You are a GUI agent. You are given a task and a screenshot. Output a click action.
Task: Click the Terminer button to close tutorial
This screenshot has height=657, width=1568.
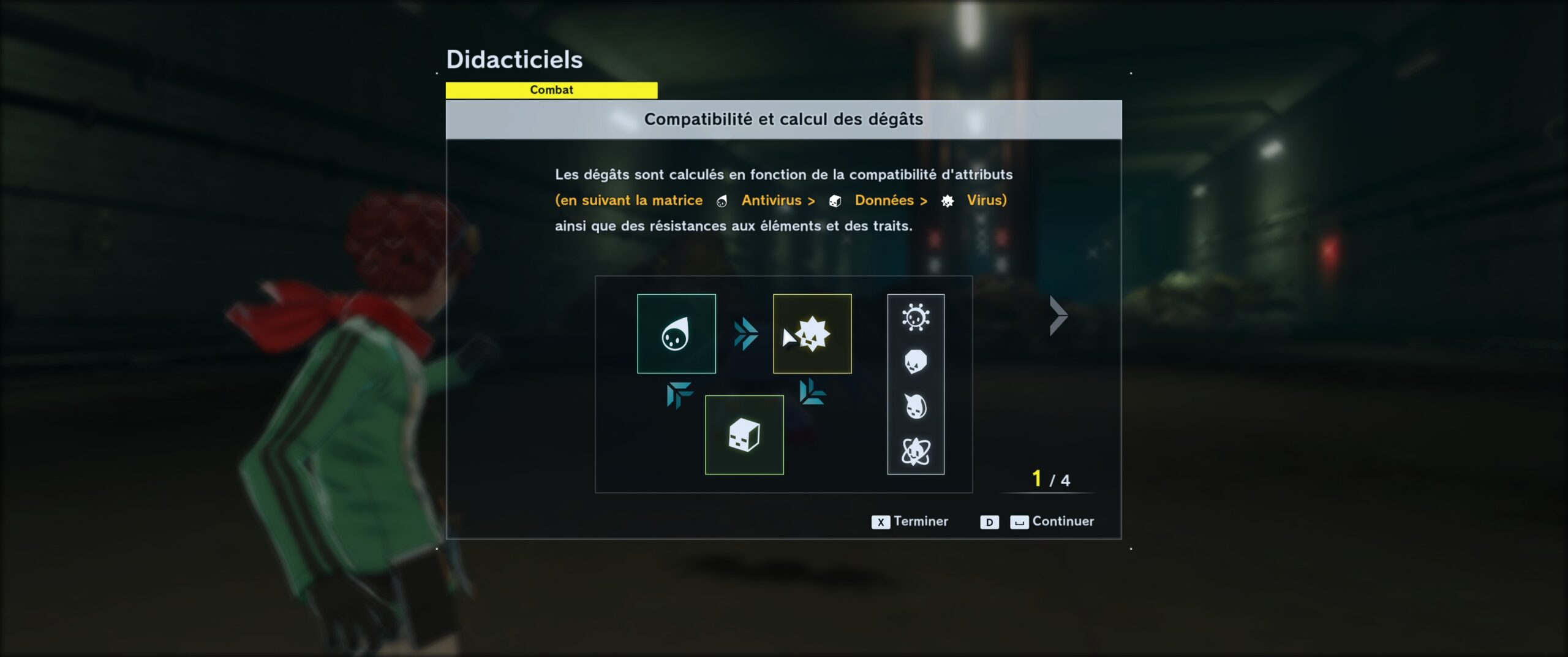[x=910, y=522]
